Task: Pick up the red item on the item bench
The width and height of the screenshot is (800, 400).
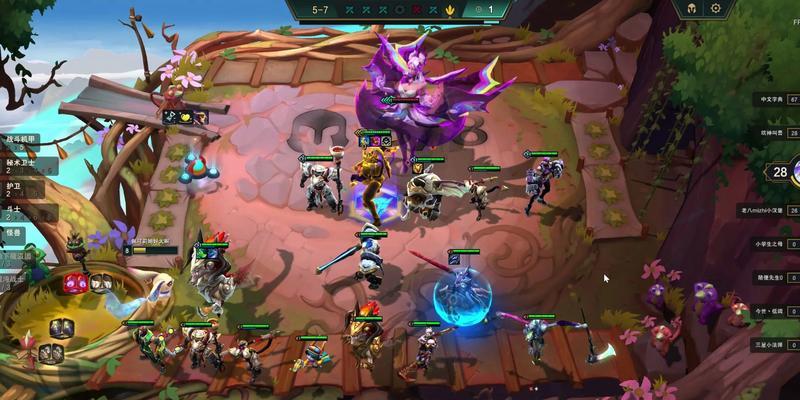Action: coord(75,283)
